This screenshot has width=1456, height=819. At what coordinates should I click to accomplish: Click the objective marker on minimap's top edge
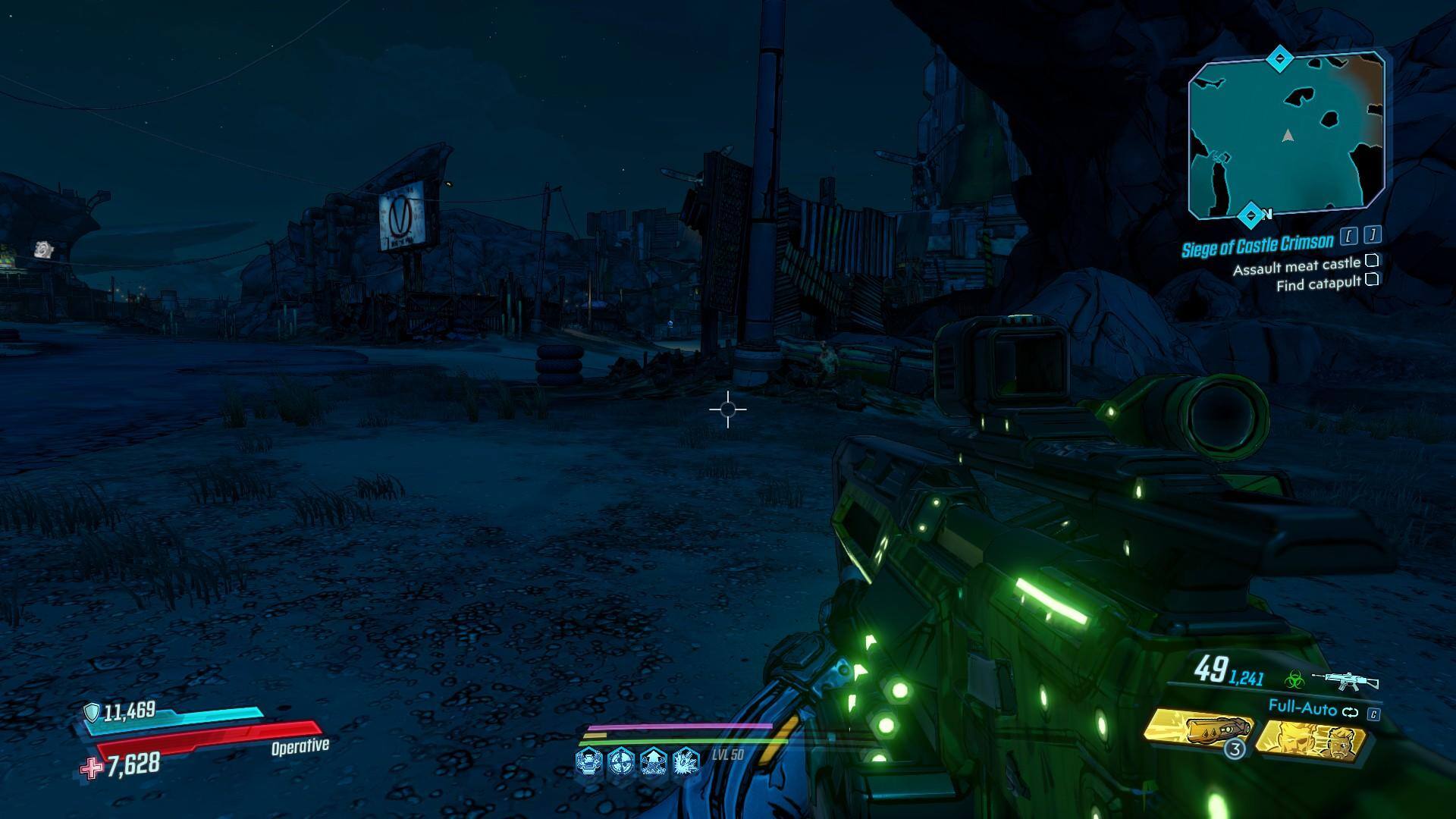click(1281, 58)
